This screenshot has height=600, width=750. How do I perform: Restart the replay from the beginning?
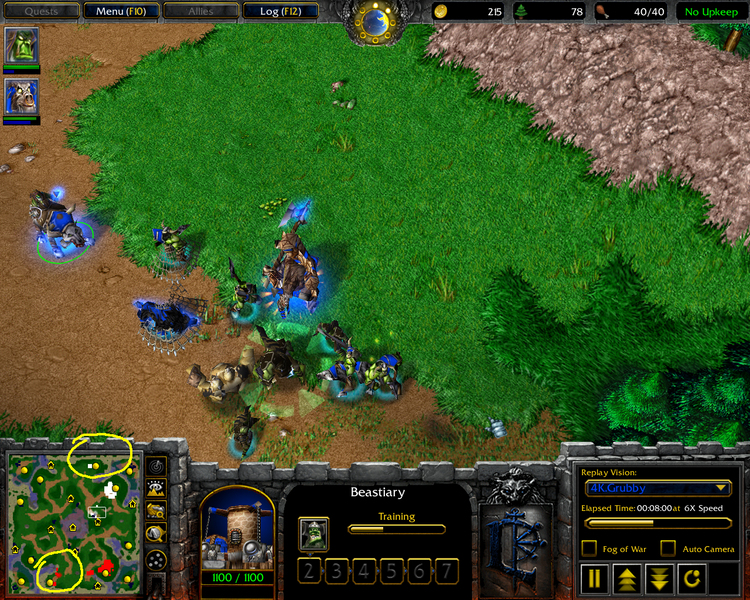(x=692, y=578)
